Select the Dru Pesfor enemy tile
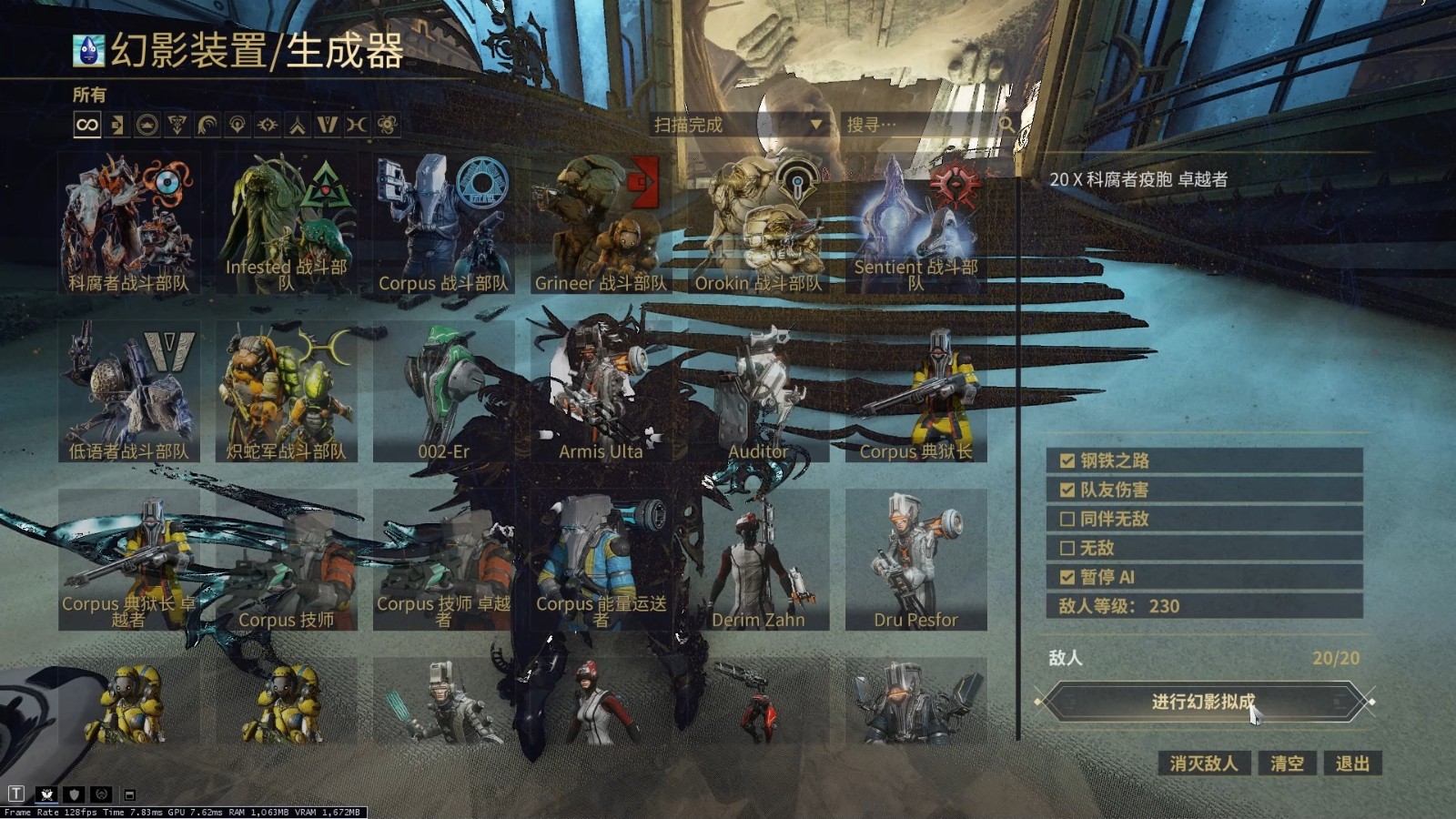This screenshot has height=819, width=1456. [x=915, y=560]
